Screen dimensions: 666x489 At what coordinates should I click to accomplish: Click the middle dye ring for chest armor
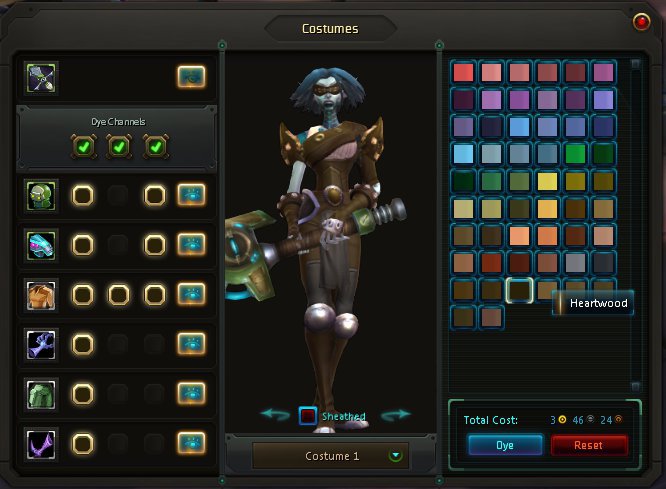(x=118, y=294)
